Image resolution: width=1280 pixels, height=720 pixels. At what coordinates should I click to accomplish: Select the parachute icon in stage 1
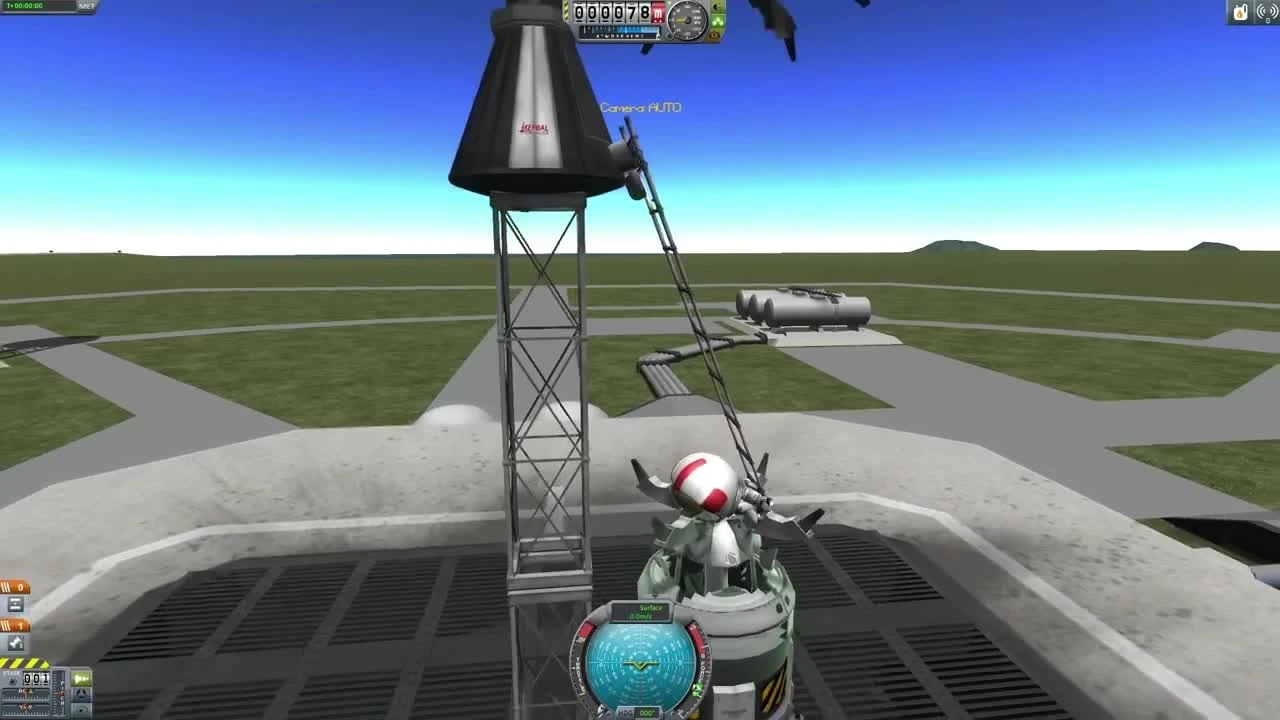point(17,643)
